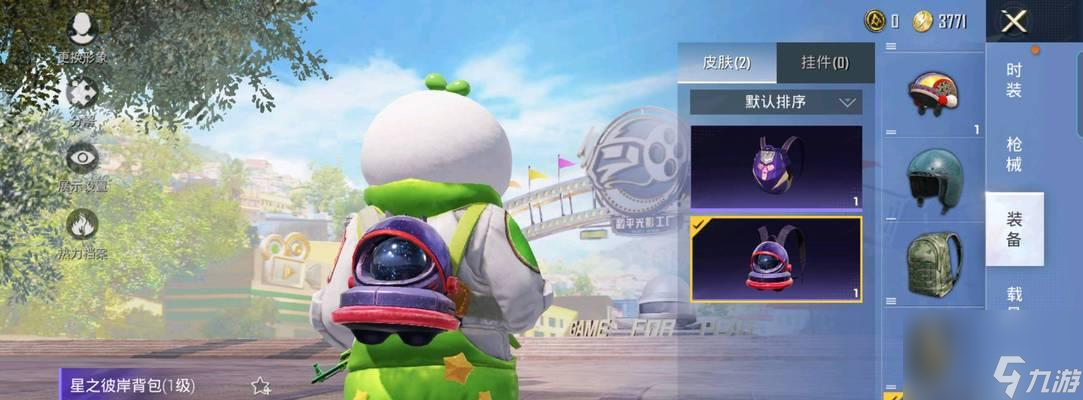Go to the 时装 outfit category
The width and height of the screenshot is (1083, 400).
[1014, 81]
